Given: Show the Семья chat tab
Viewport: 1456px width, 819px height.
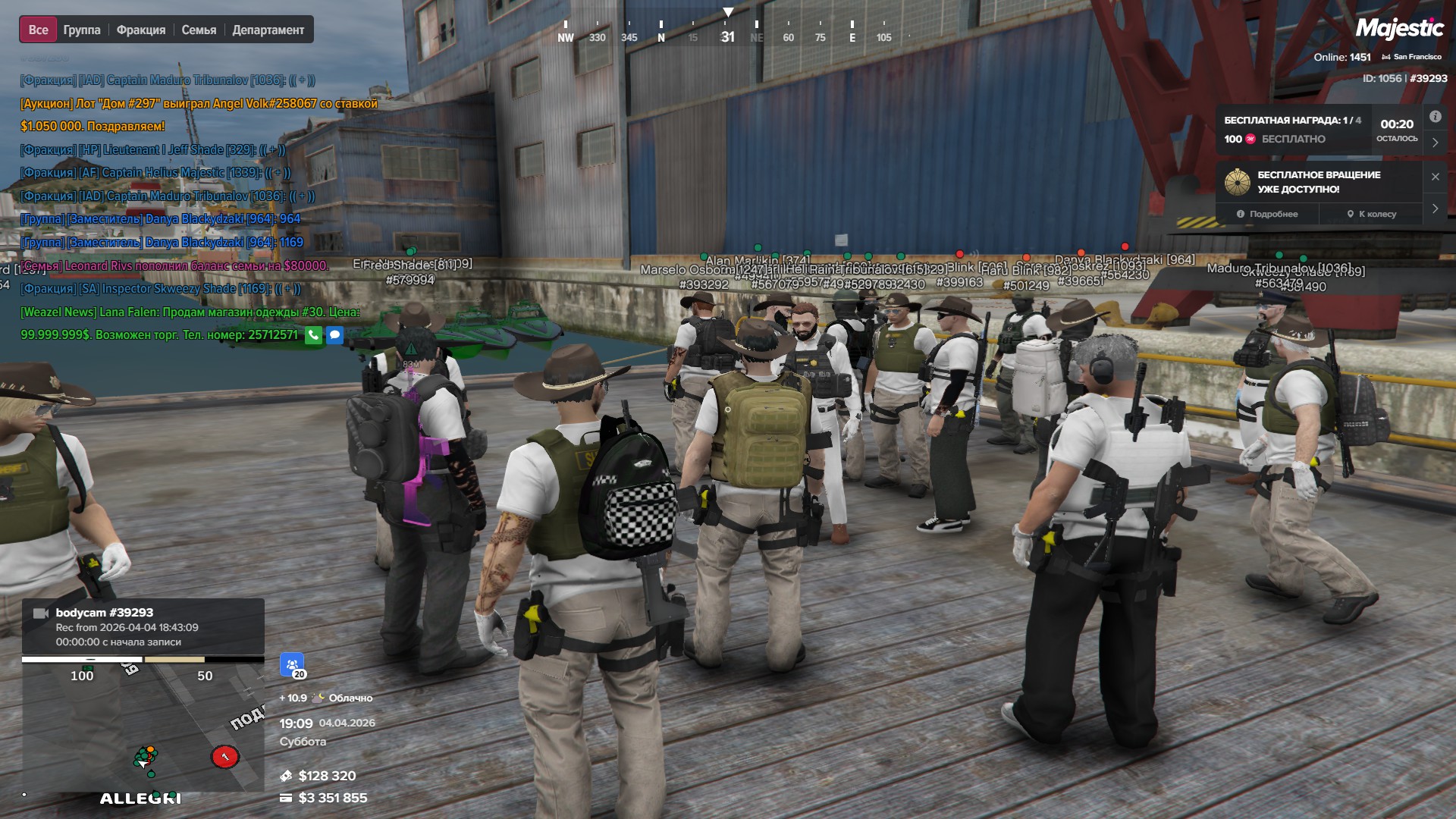Looking at the screenshot, I should tap(199, 30).
